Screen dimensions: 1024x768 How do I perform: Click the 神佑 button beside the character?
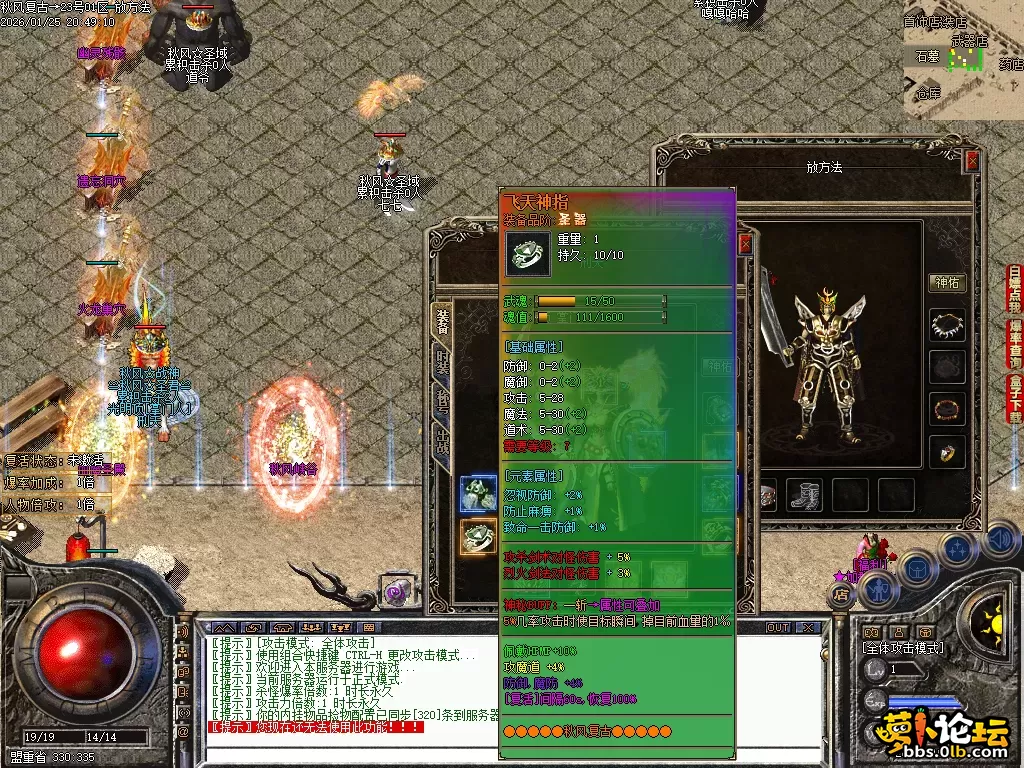[x=946, y=283]
